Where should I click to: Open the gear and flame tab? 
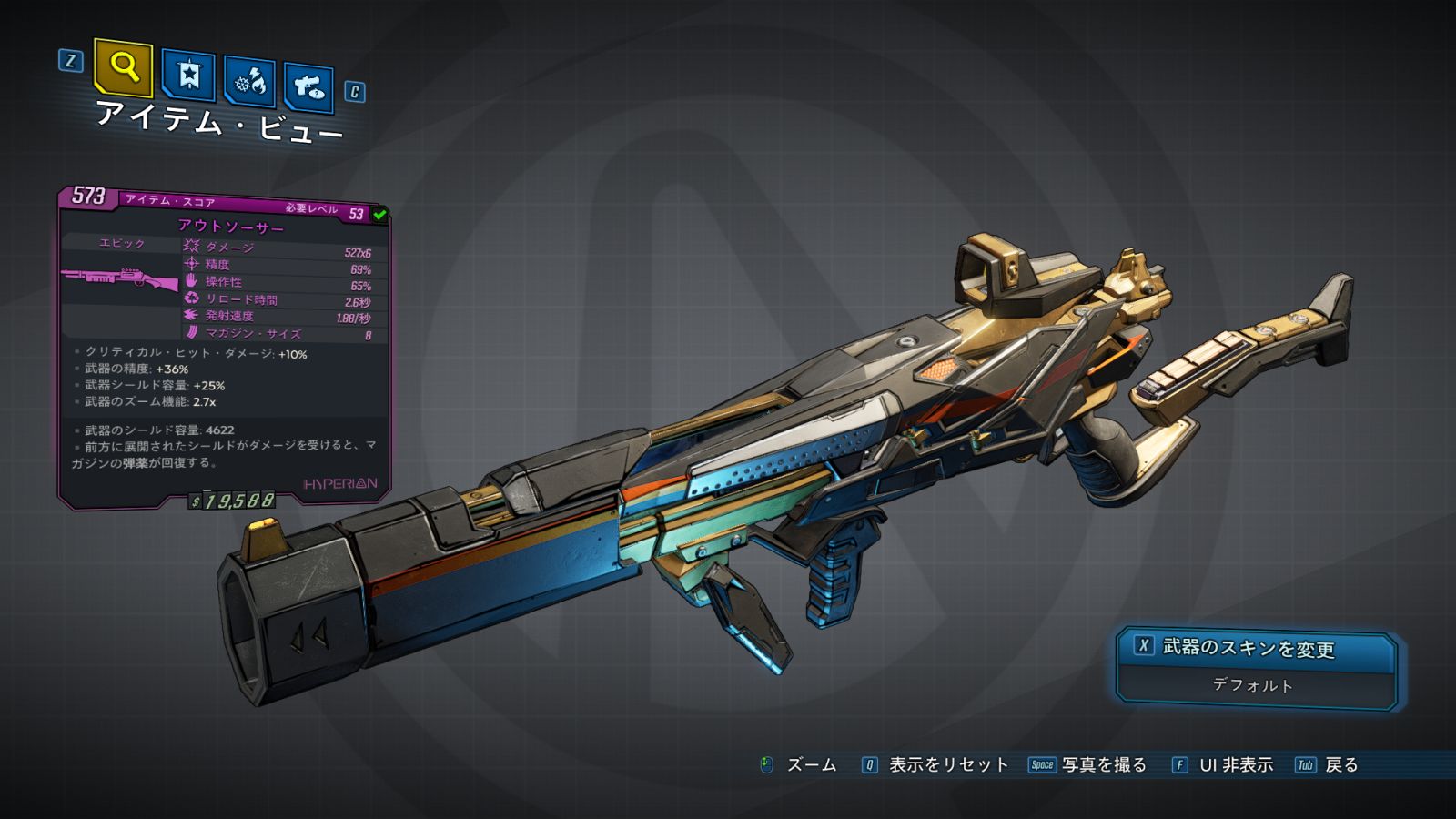coord(249,83)
